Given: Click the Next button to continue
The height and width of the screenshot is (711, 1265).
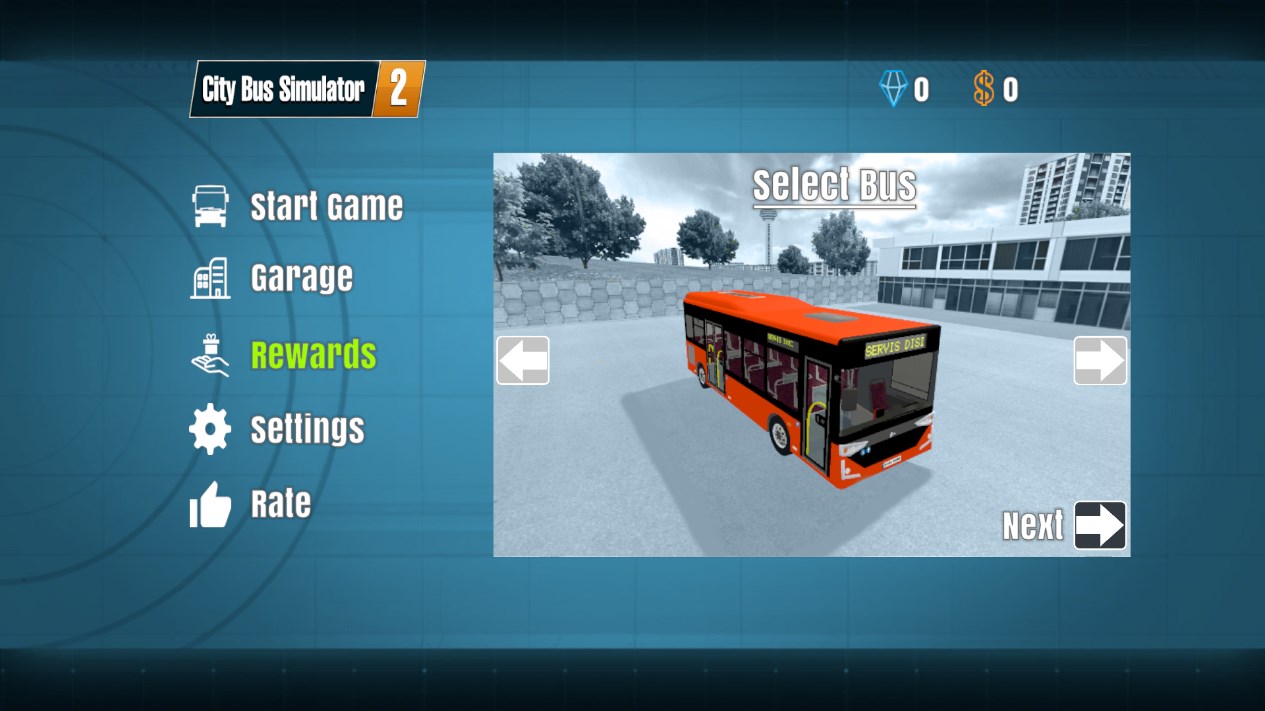Looking at the screenshot, I should tap(1099, 525).
